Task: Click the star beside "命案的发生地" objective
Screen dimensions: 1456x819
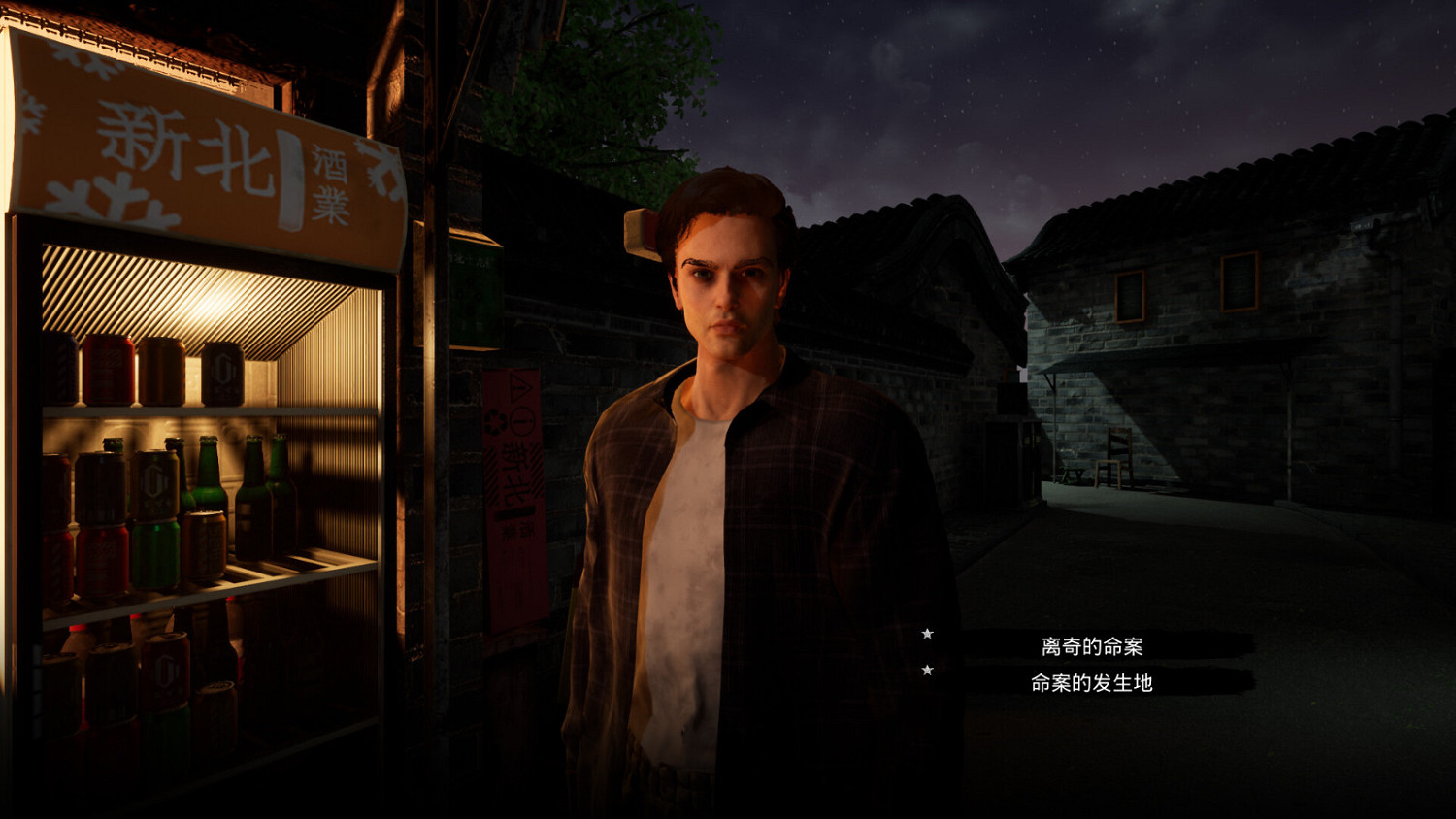Action: point(929,671)
